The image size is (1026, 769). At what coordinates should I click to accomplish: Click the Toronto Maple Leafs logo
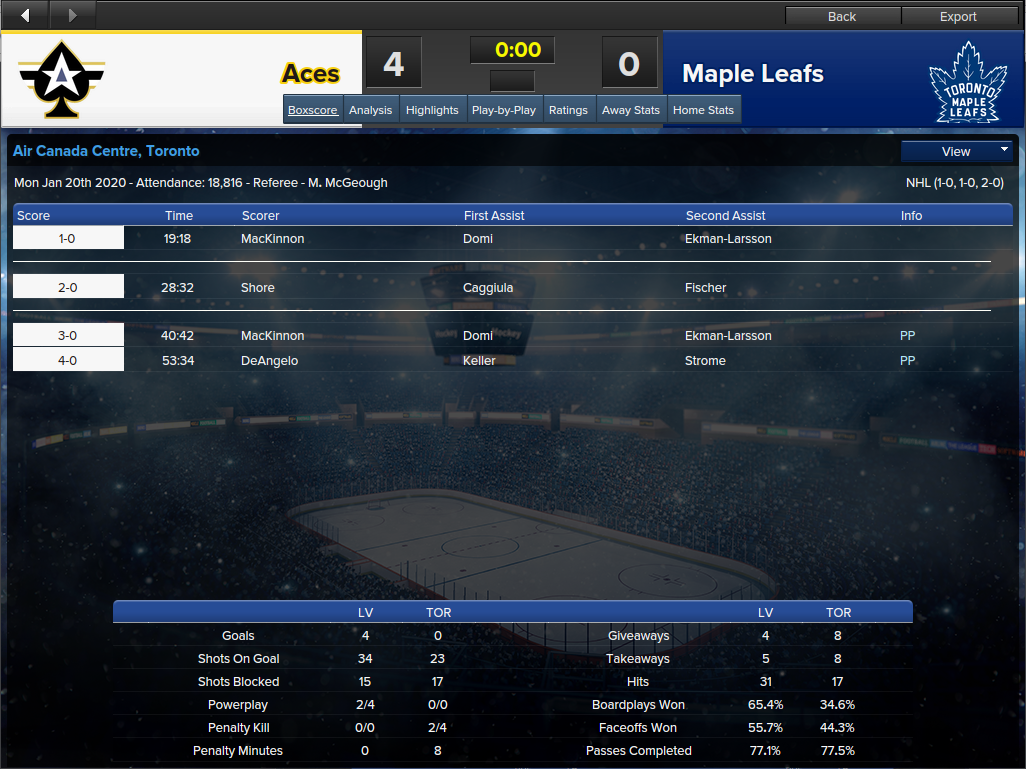pyautogui.click(x=964, y=81)
